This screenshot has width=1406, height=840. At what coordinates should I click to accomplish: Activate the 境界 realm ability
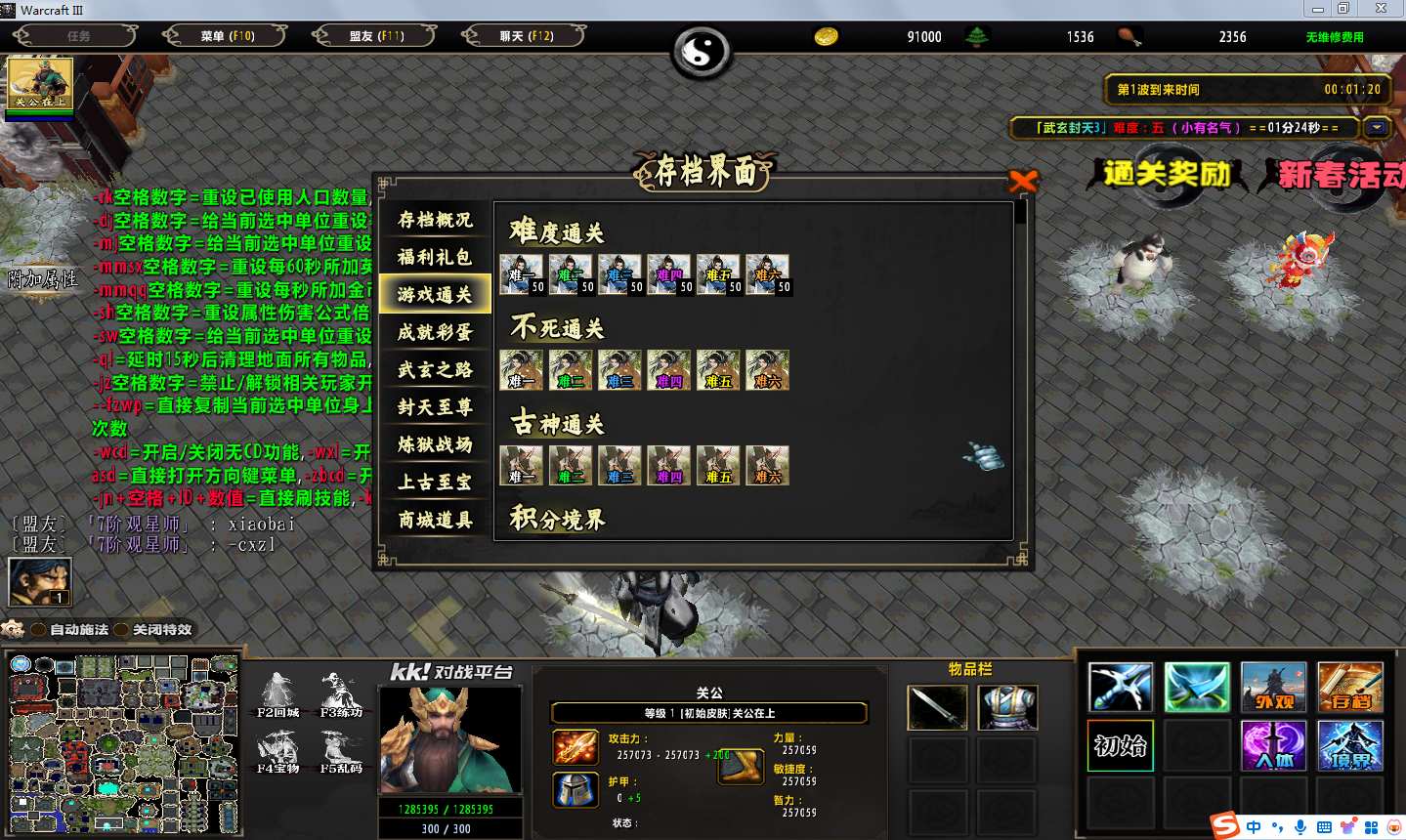pos(1349,746)
